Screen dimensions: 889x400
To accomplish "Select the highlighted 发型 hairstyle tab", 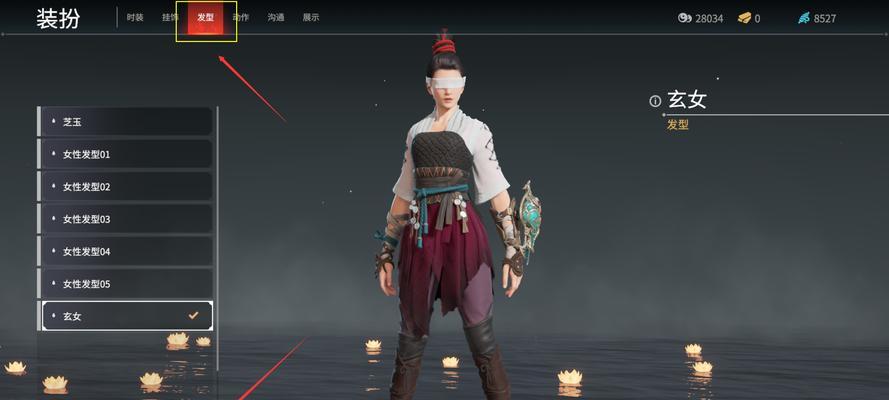I will point(205,18).
